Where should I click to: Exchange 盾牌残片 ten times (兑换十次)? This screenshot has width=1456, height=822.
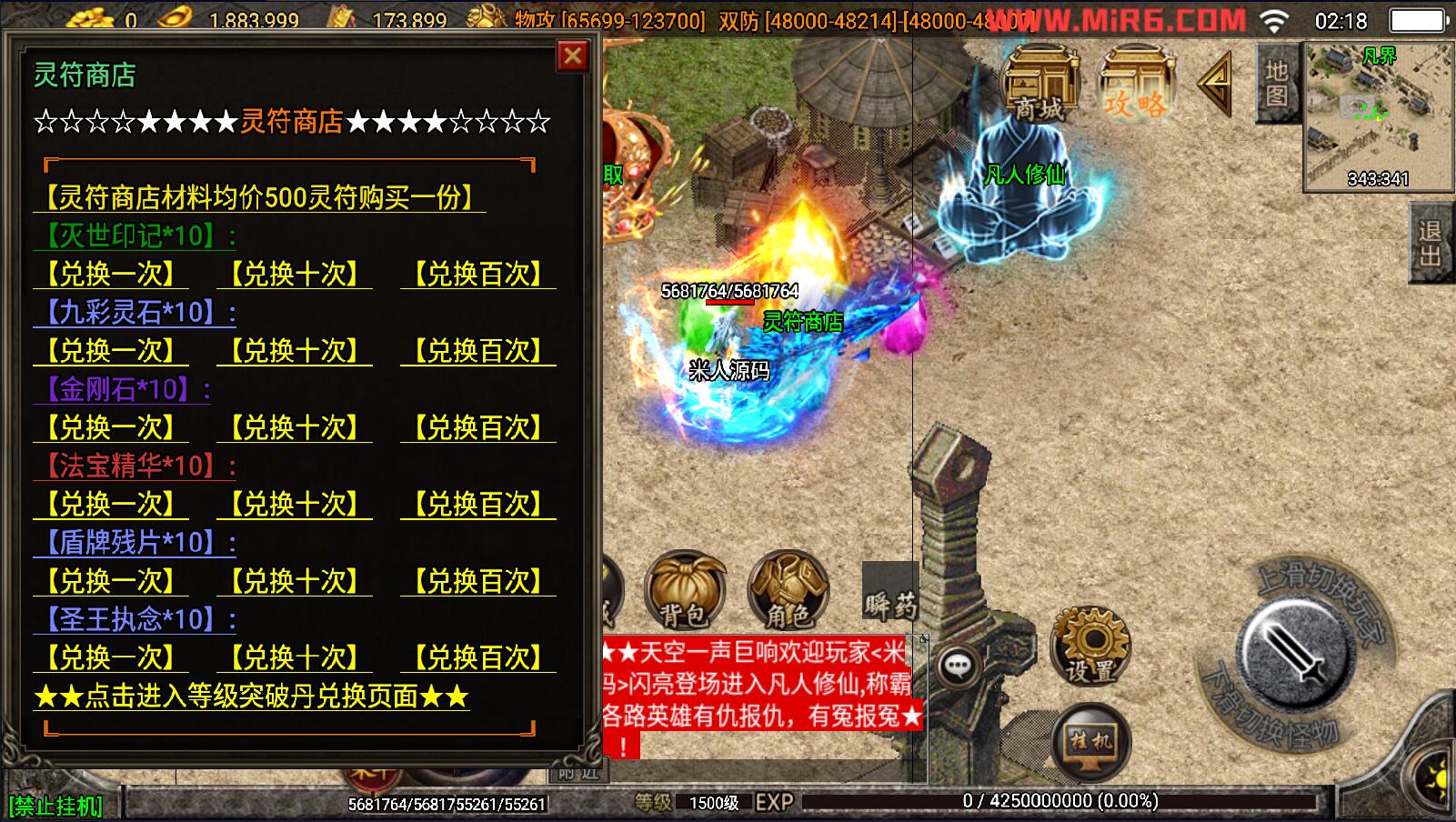click(x=295, y=581)
